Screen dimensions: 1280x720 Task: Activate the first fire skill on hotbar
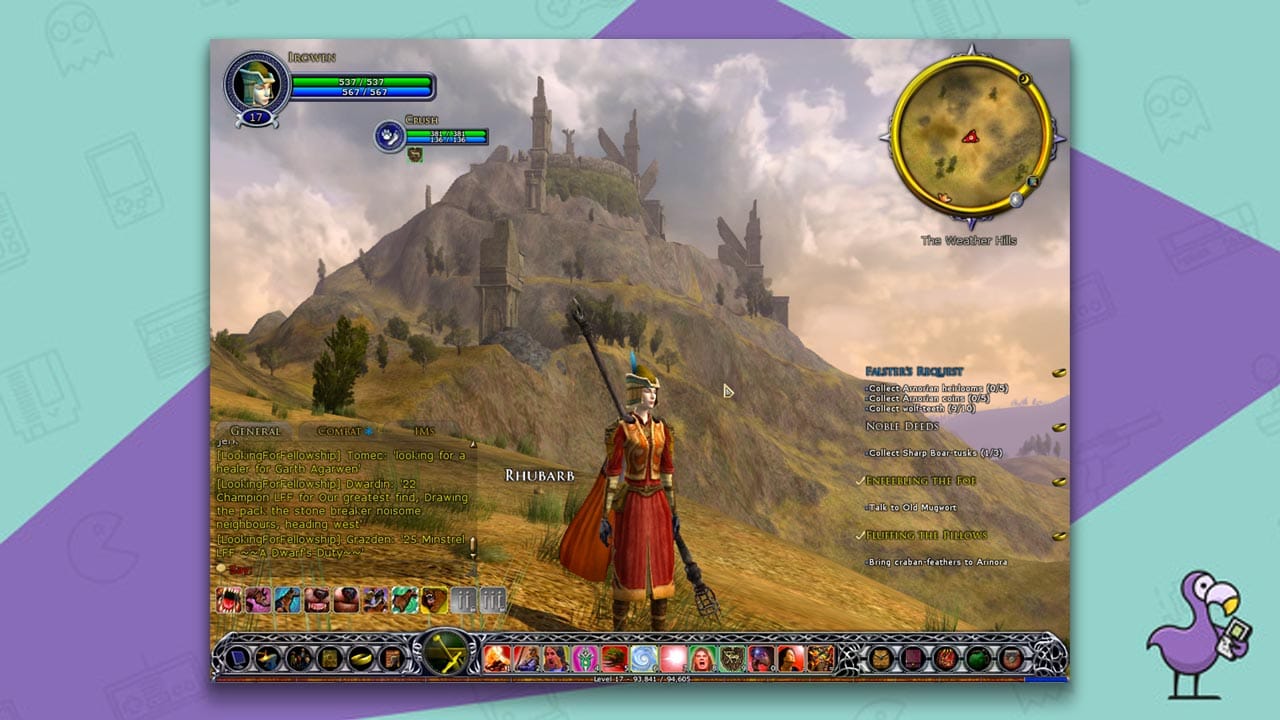pyautogui.click(x=495, y=658)
